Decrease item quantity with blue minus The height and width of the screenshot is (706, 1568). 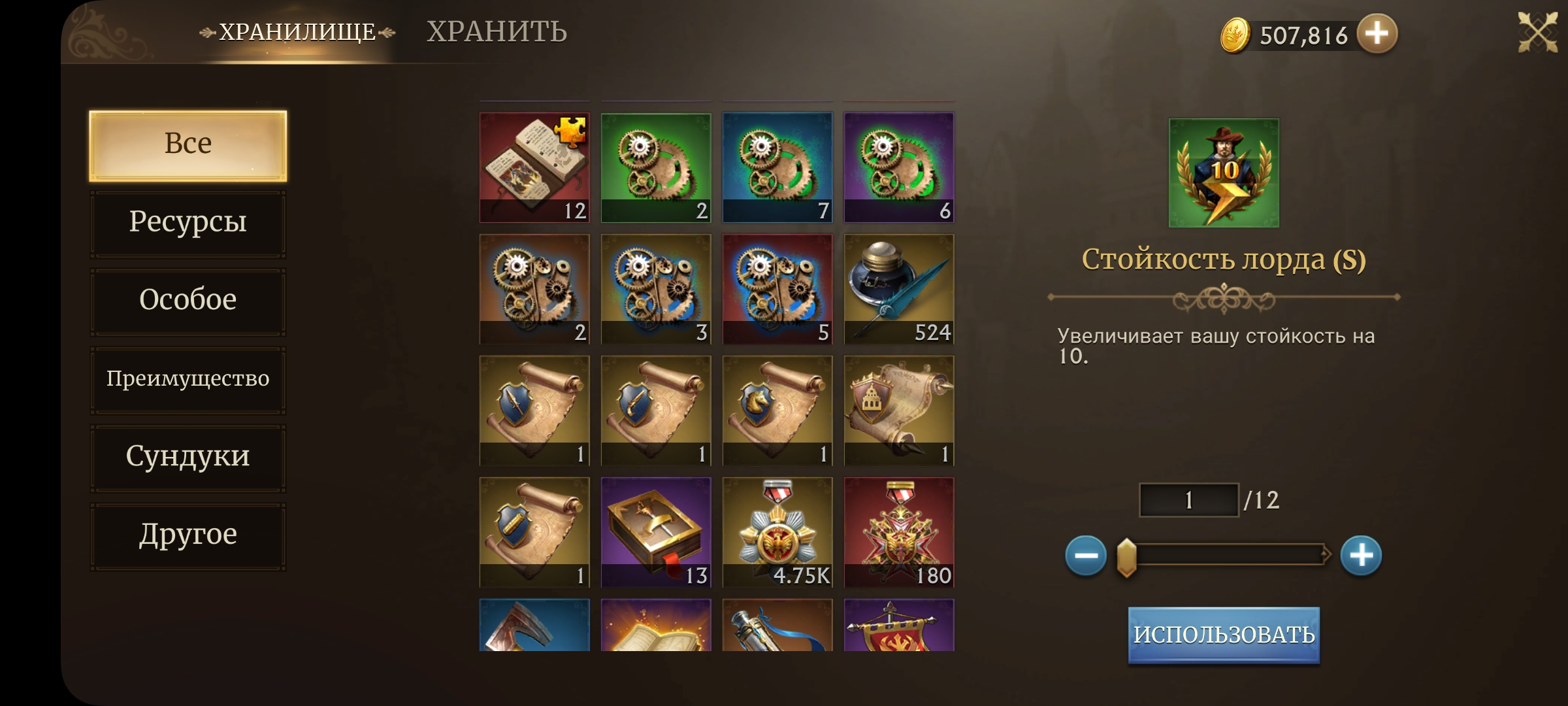tap(1085, 556)
